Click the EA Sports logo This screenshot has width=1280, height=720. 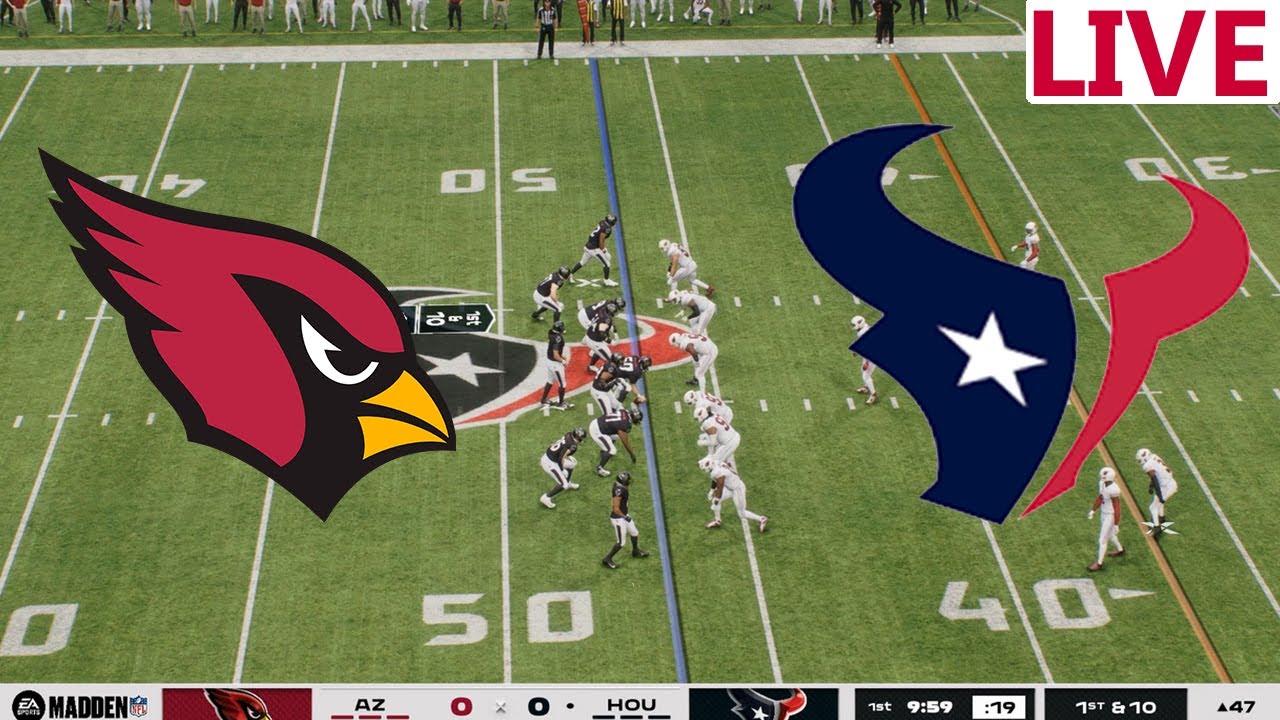coord(30,705)
